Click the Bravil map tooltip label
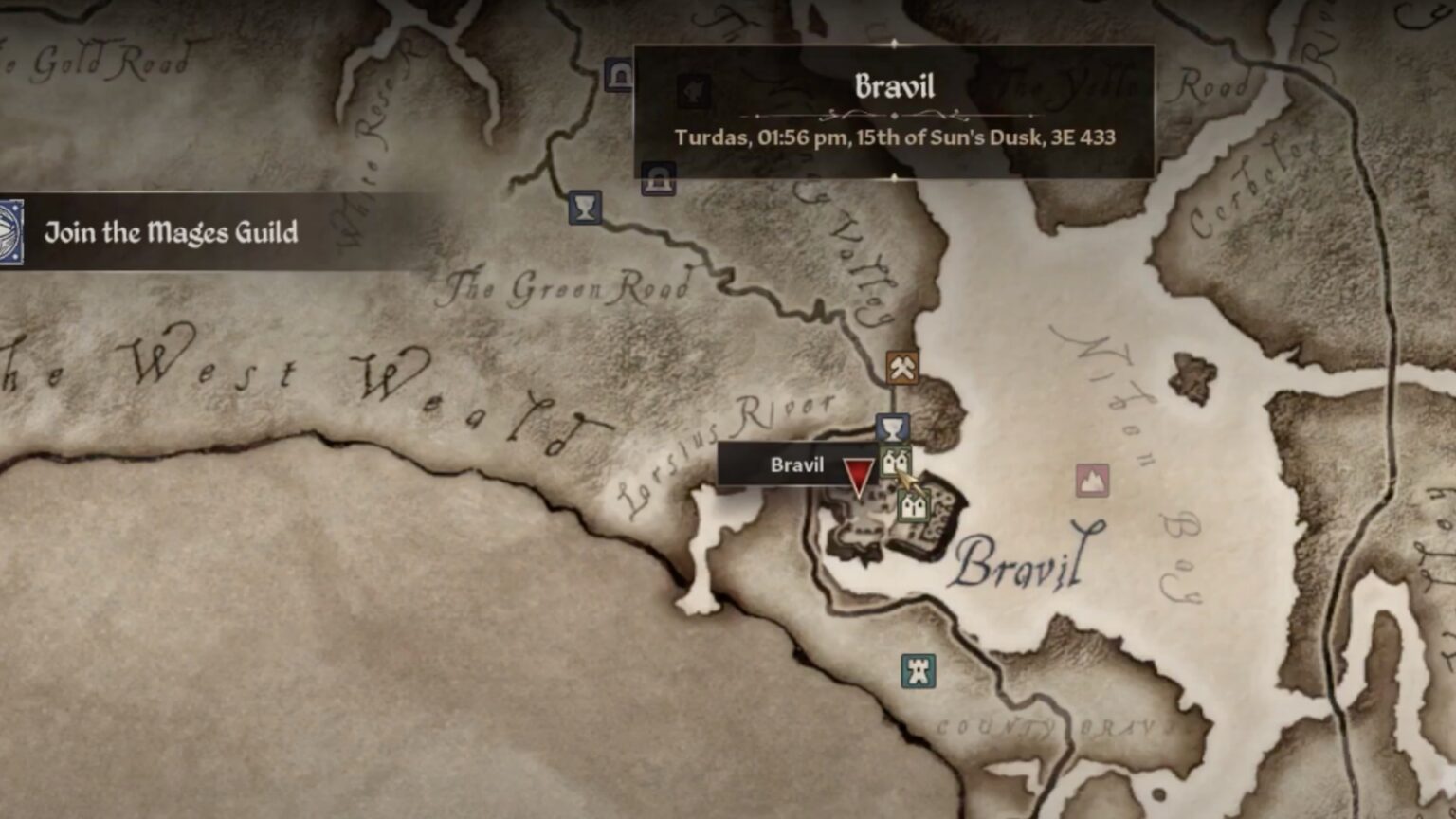The width and height of the screenshot is (1456, 819). (x=796, y=464)
